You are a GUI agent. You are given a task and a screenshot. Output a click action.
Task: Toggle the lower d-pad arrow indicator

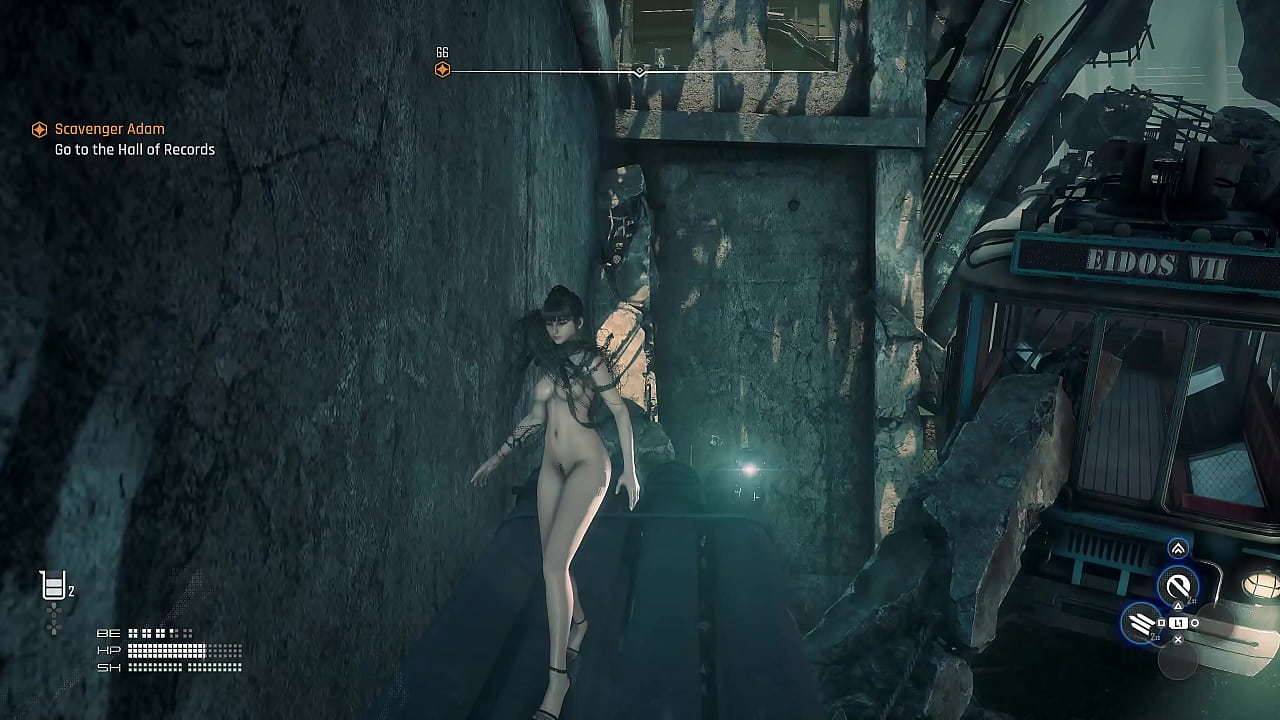click(x=54, y=628)
